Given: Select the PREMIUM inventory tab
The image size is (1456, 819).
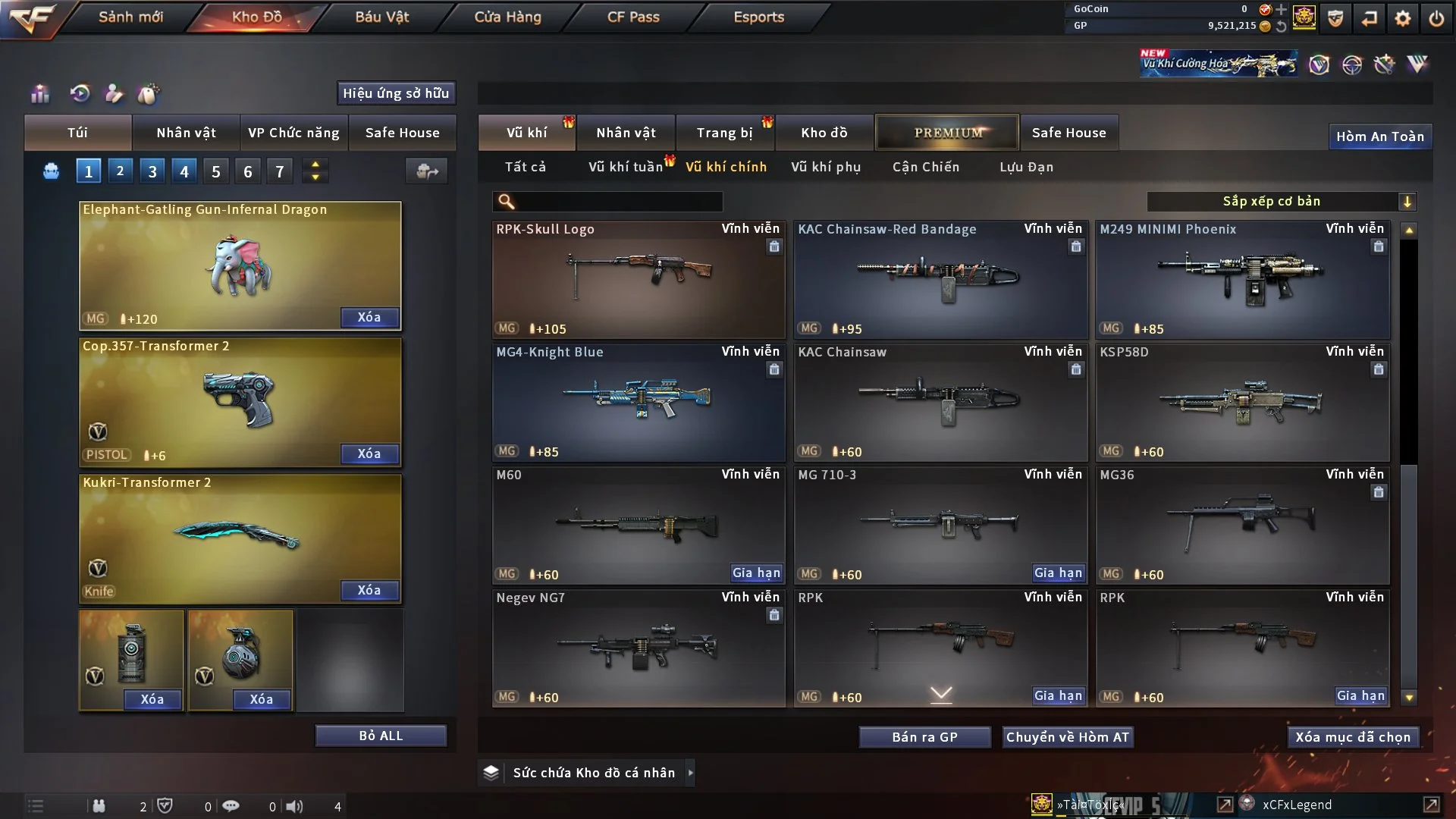Looking at the screenshot, I should [x=947, y=133].
